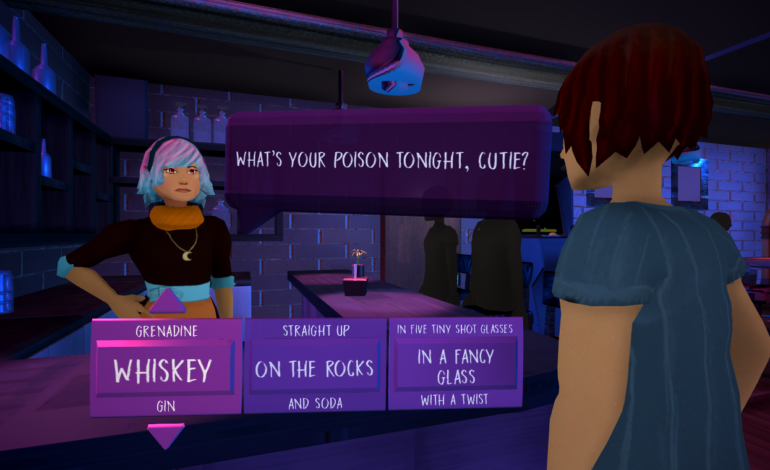Pick the IN A FANCY GLASS option
Viewport: 770px width, 470px height.
pos(455,366)
